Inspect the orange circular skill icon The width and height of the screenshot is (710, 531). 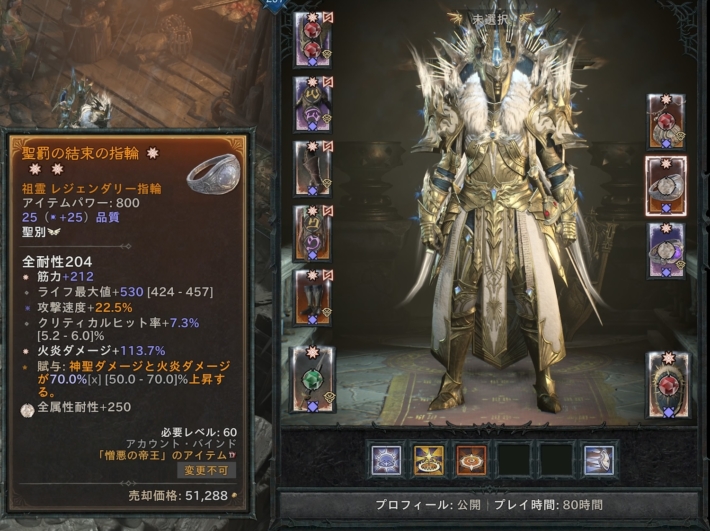[x=472, y=459]
